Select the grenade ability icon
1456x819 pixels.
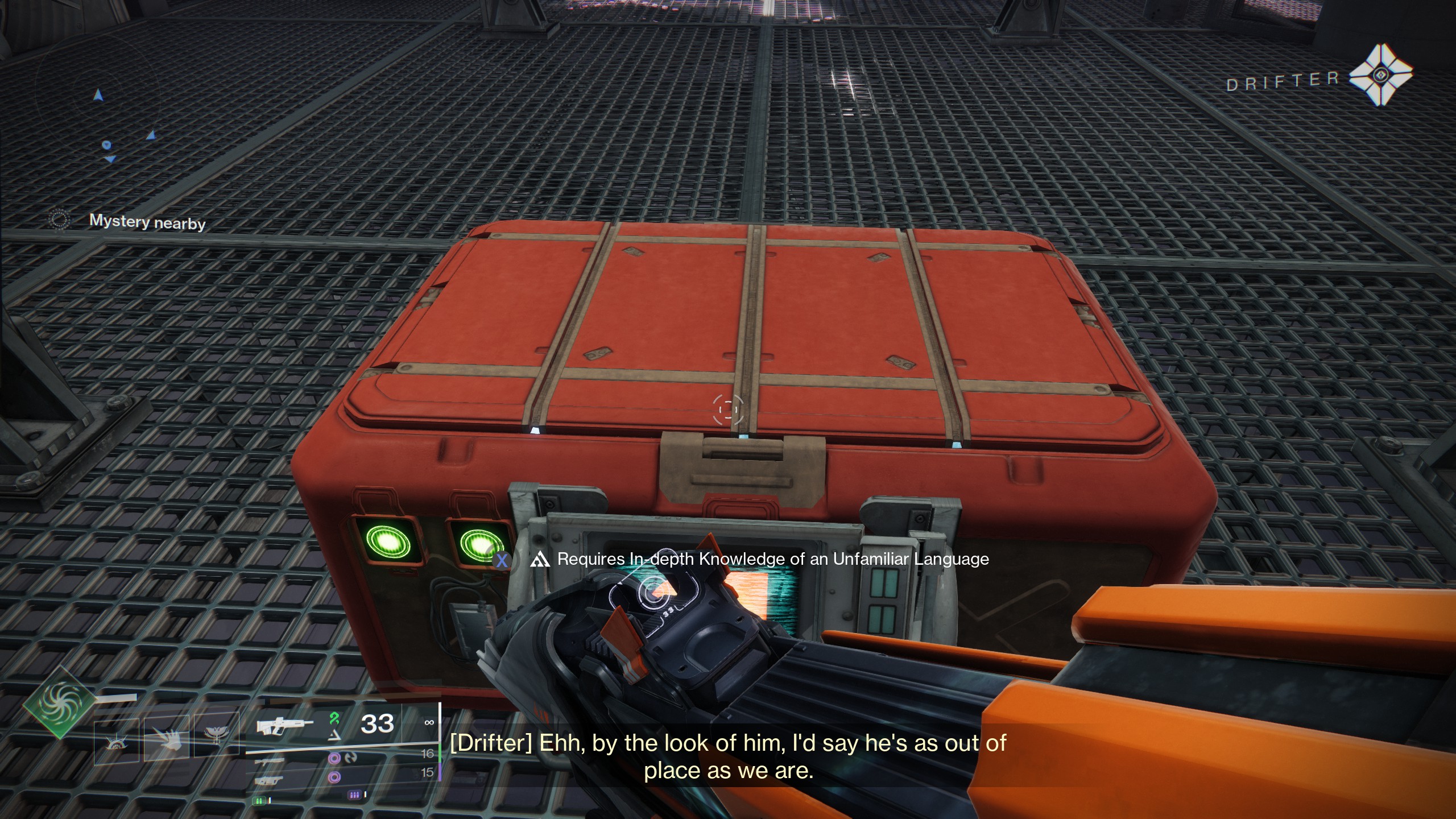pyautogui.click(x=117, y=741)
